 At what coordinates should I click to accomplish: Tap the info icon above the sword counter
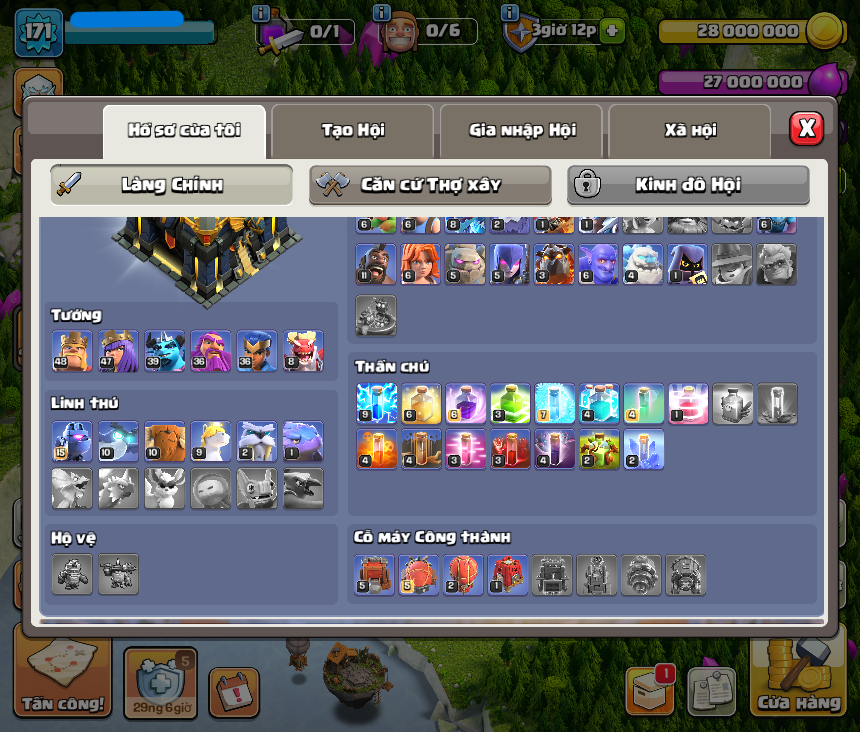[x=262, y=14]
